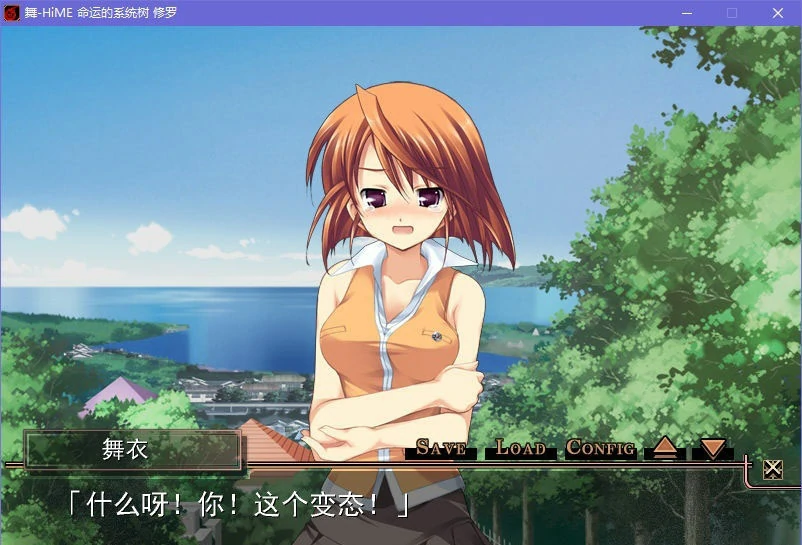Hide the dialogue box with the X icon

click(772, 469)
